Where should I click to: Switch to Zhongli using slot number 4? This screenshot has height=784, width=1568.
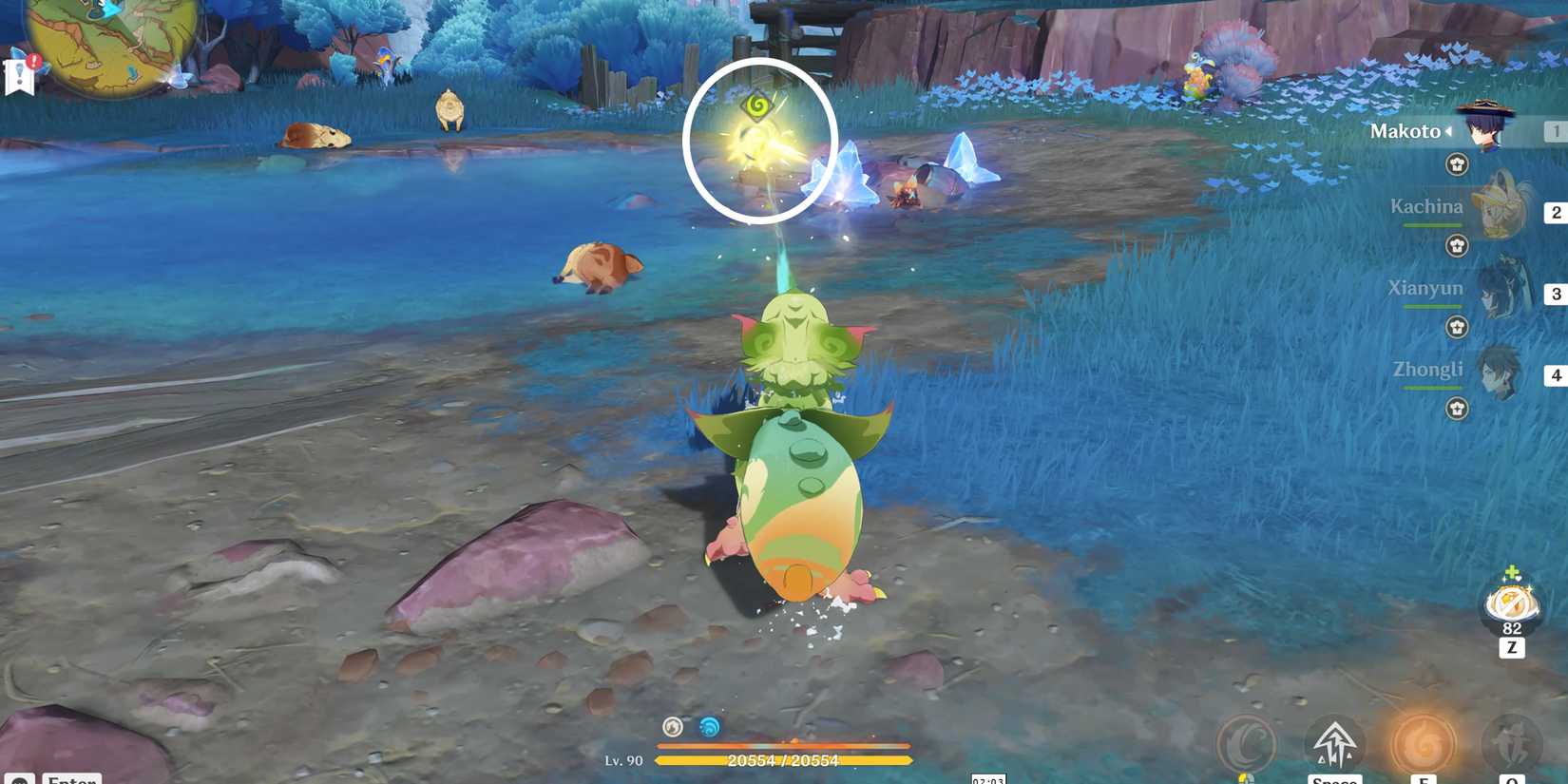coord(1555,375)
